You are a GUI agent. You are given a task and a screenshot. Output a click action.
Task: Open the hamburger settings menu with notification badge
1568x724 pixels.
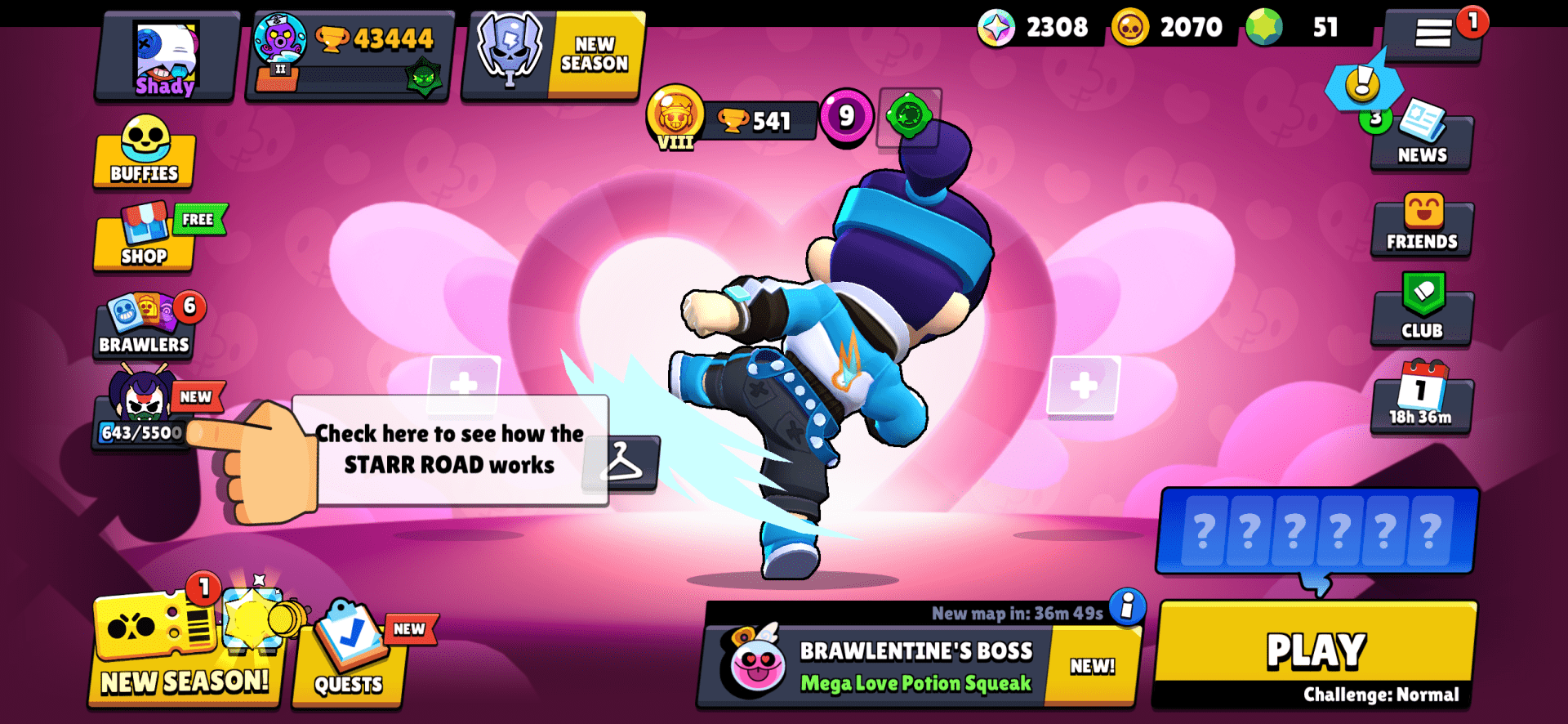[x=1433, y=33]
